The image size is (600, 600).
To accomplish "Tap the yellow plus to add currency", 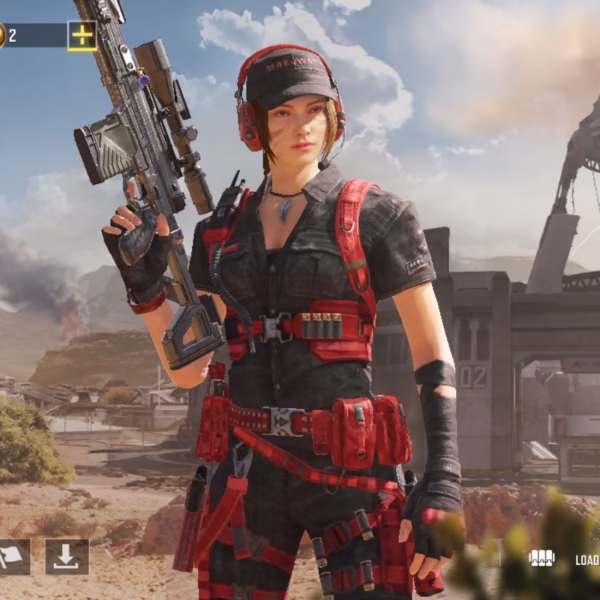I will pos(82,36).
